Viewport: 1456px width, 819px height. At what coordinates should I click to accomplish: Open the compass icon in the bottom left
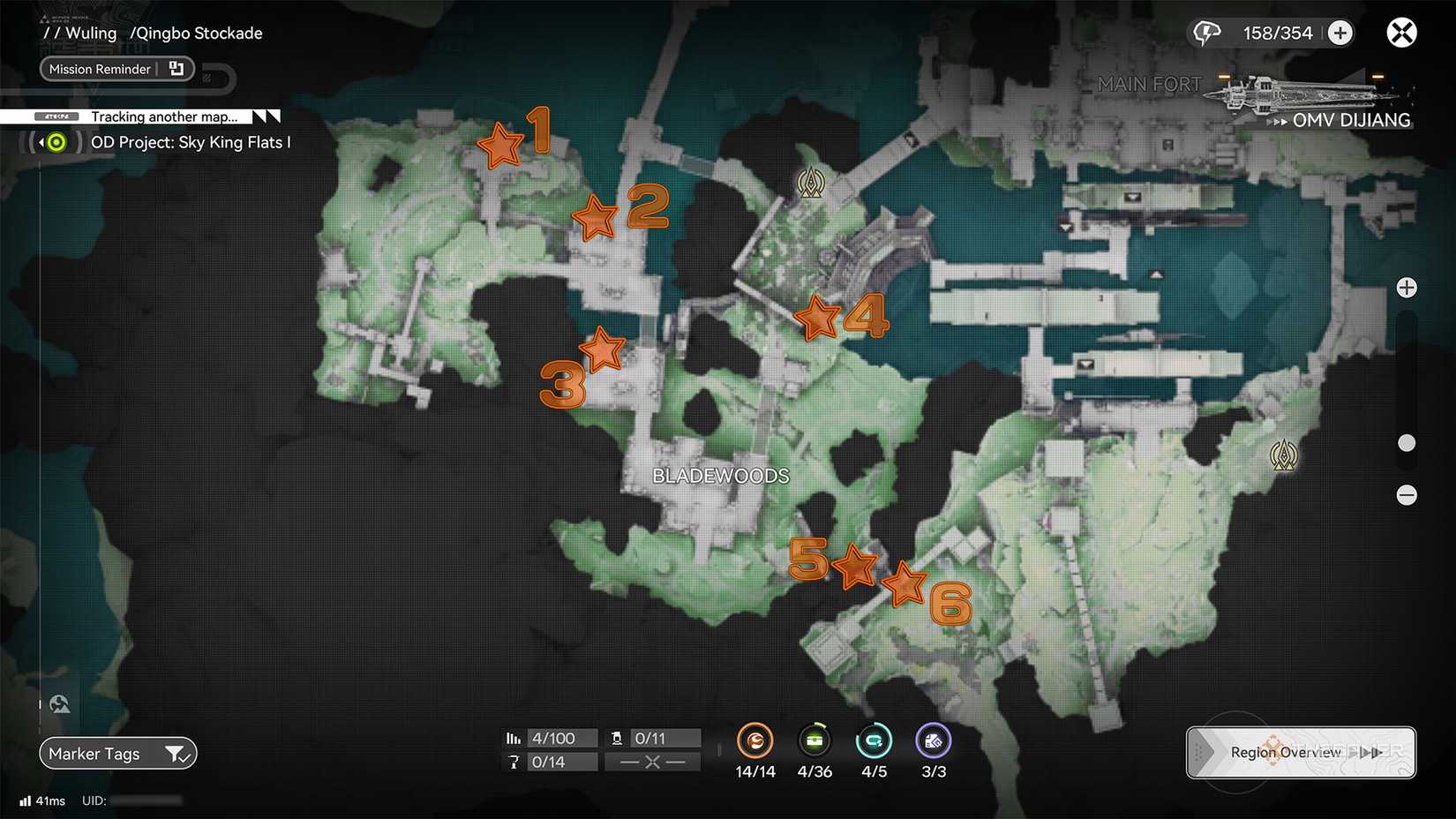coord(58,704)
